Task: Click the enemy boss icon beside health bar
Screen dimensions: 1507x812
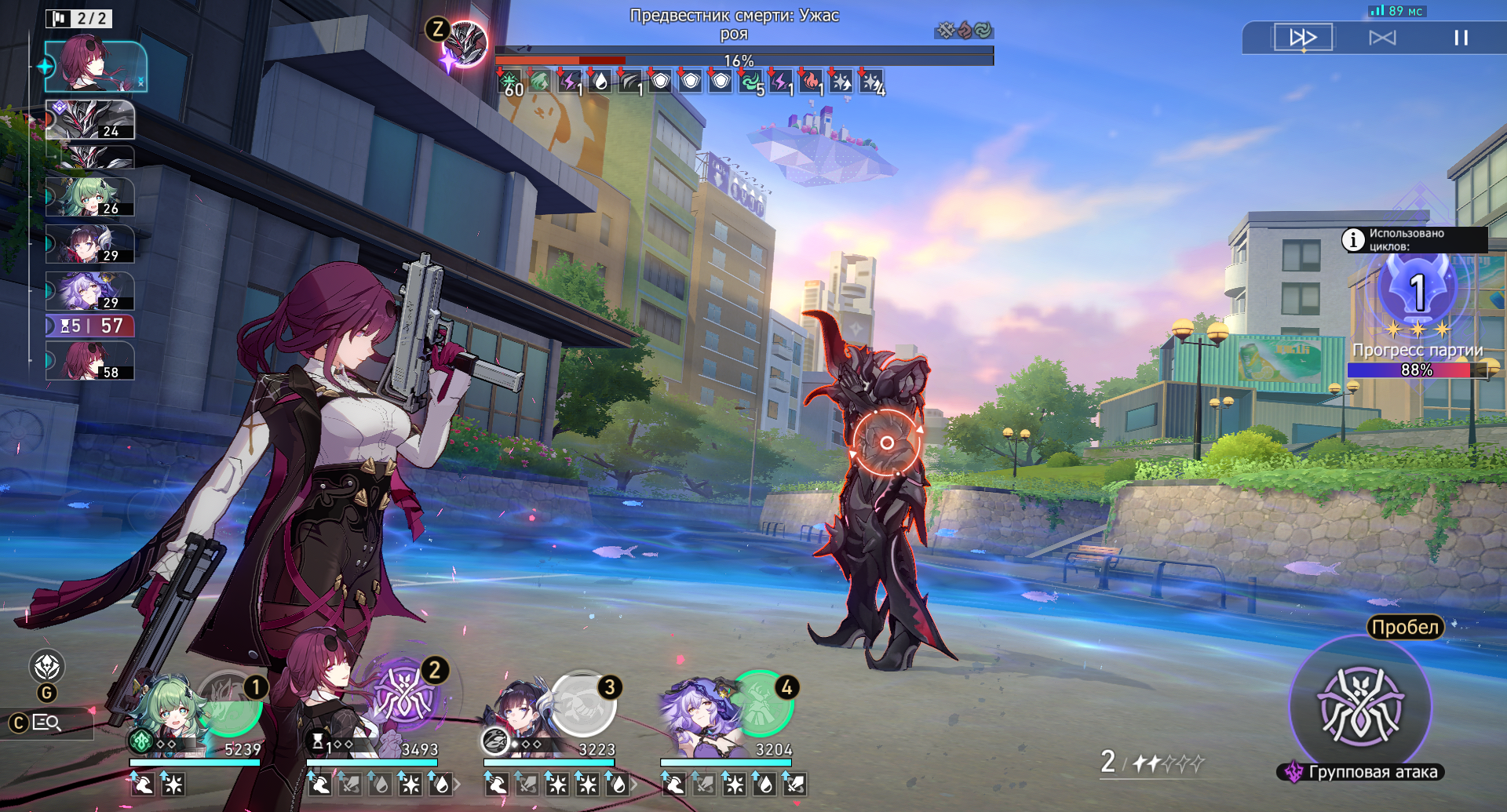Action: pyautogui.click(x=465, y=43)
